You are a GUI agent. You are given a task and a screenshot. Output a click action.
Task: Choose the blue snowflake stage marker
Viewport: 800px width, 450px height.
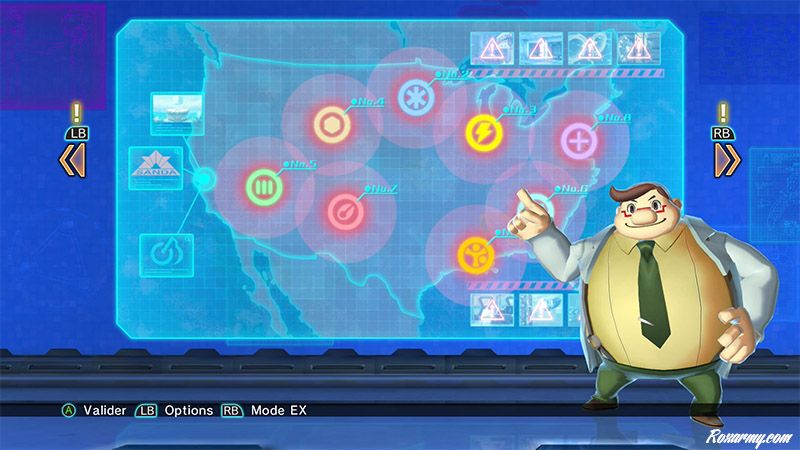(413, 97)
